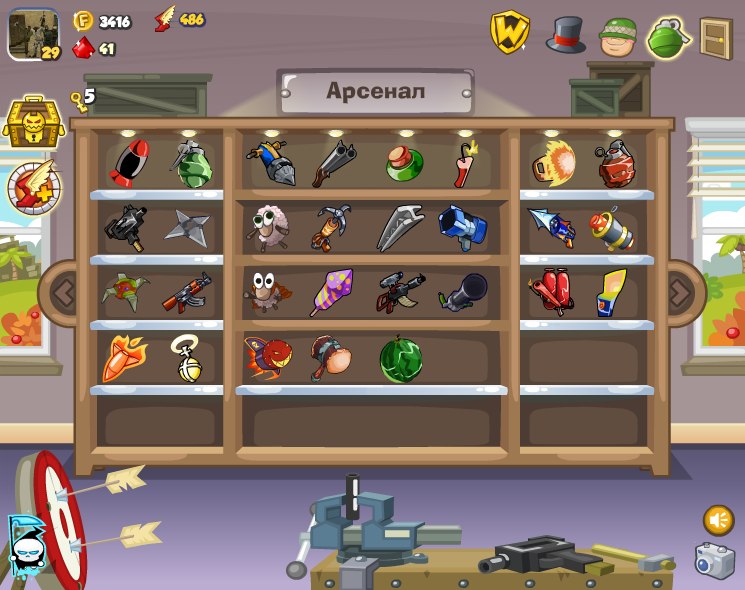Go to the previous arsenal page
745x590 pixels.
click(x=63, y=293)
